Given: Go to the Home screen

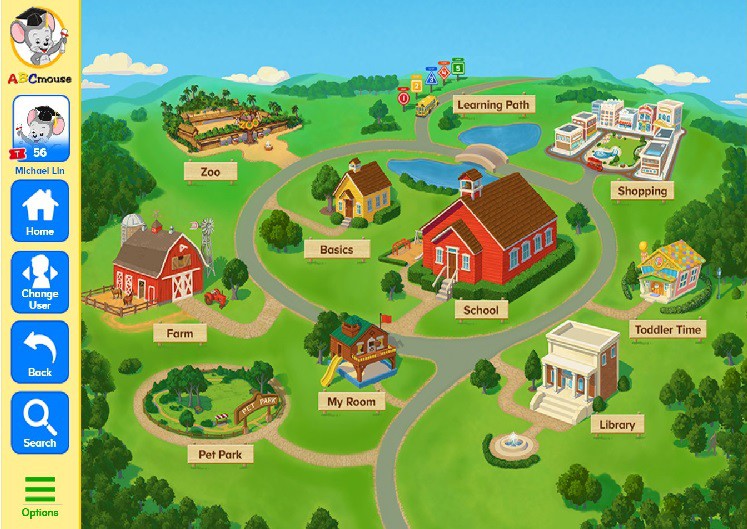Looking at the screenshot, I should pos(40,211).
